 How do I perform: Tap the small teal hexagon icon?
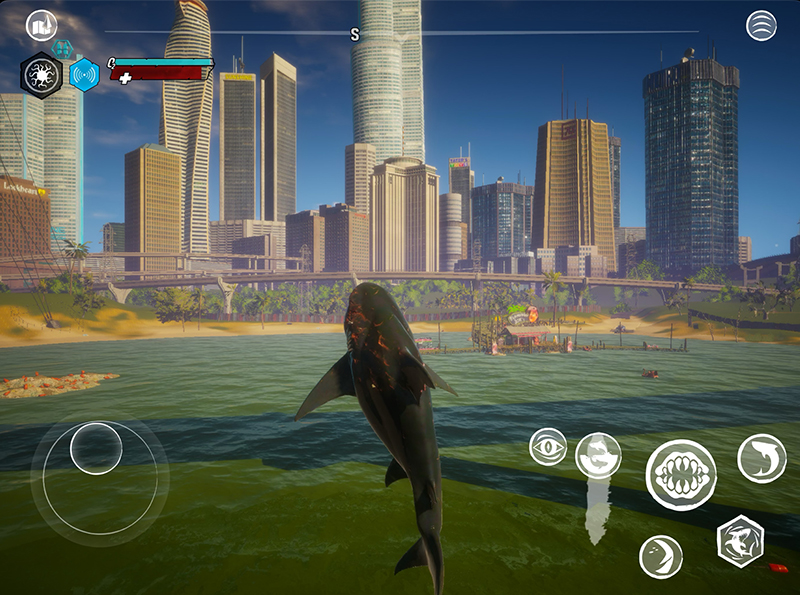point(62,48)
